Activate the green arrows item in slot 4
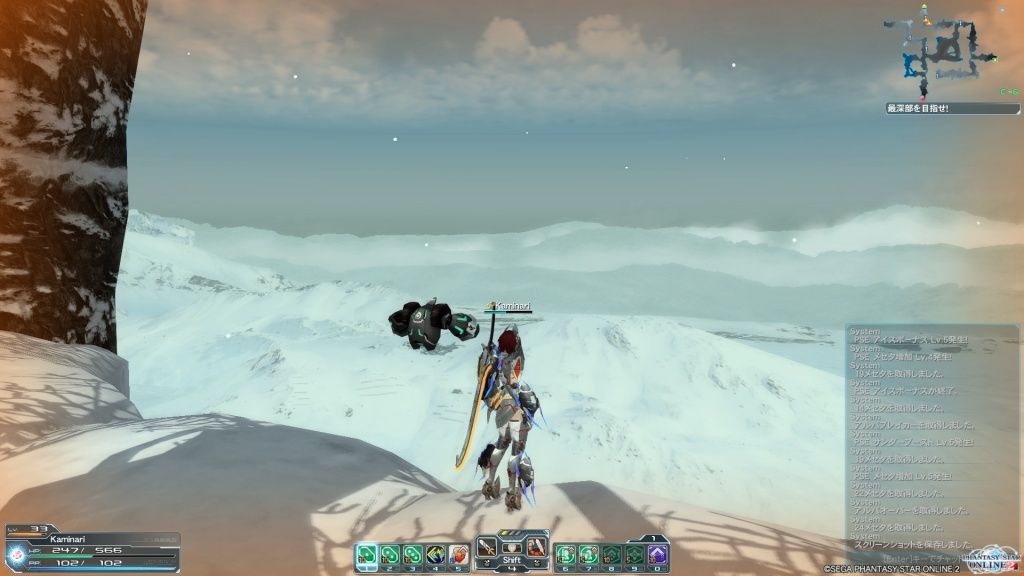1024x576 pixels. (436, 554)
